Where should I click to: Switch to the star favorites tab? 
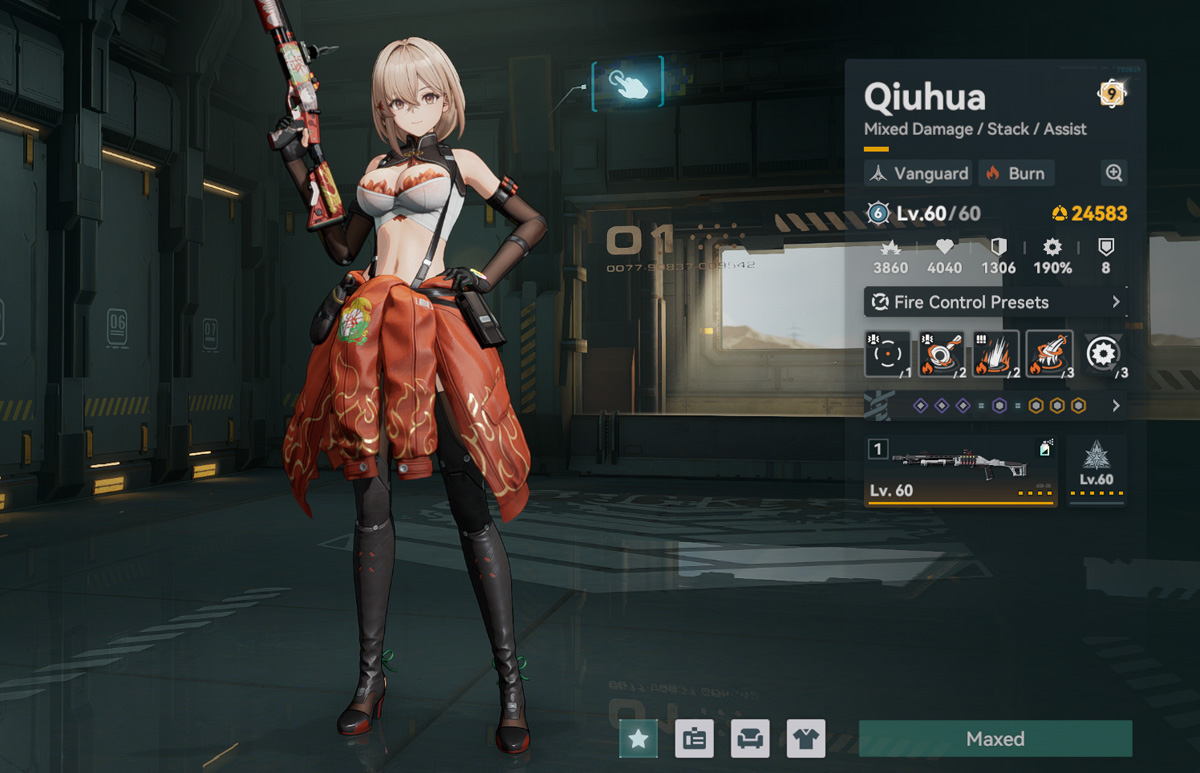click(638, 739)
